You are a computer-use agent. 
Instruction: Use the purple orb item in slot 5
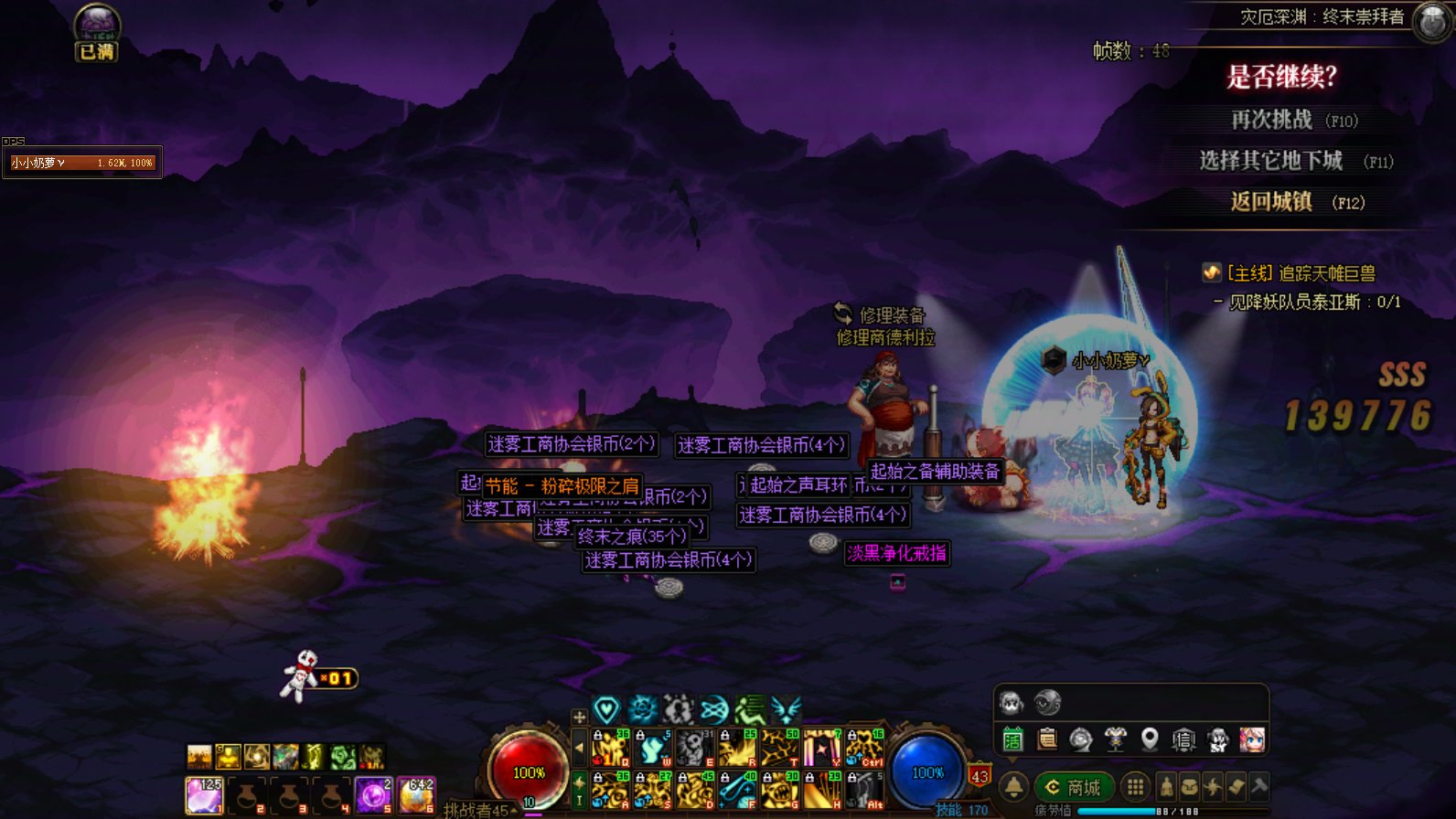tap(373, 795)
